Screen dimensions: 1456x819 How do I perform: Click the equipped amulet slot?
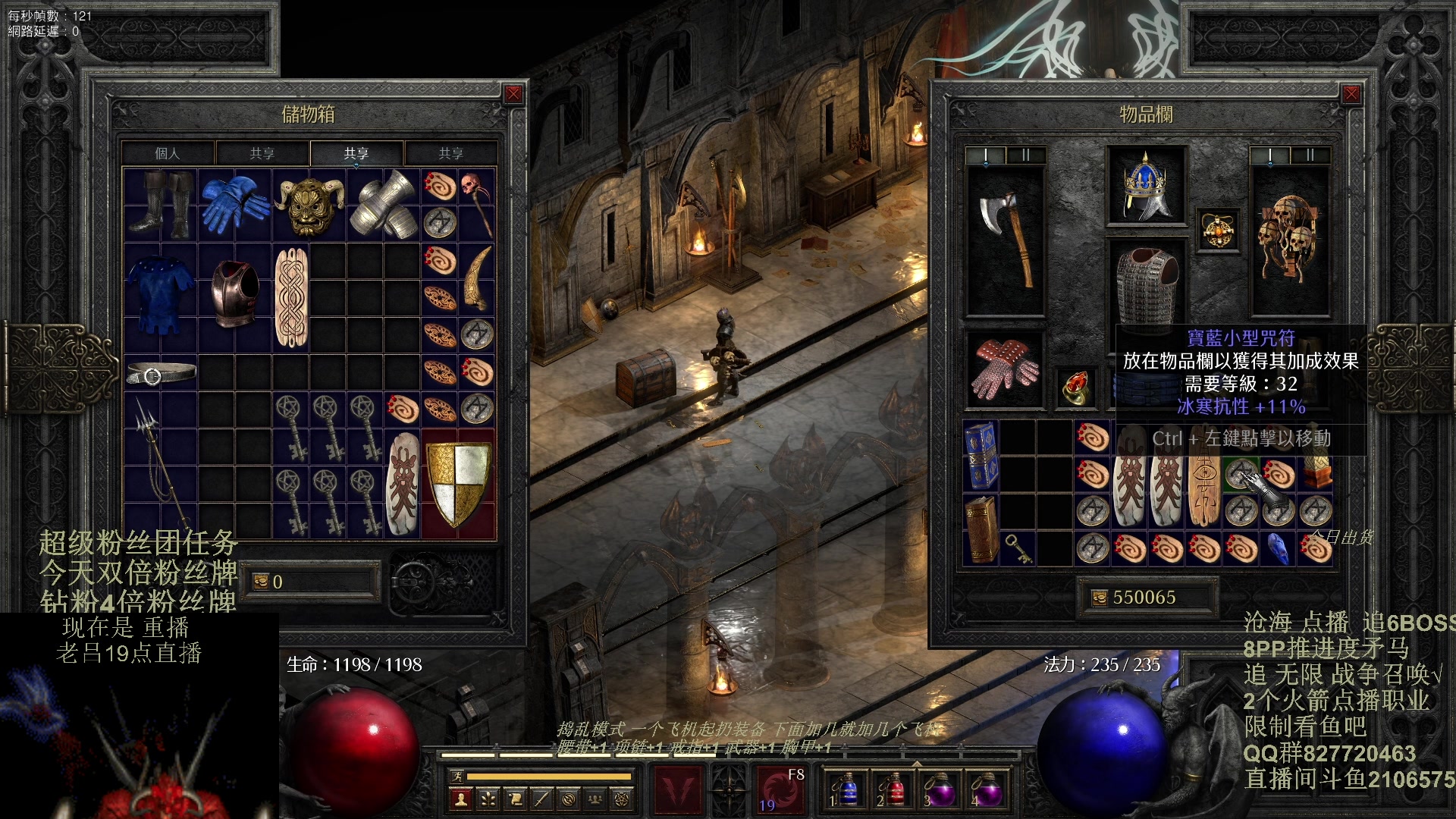tap(1218, 230)
